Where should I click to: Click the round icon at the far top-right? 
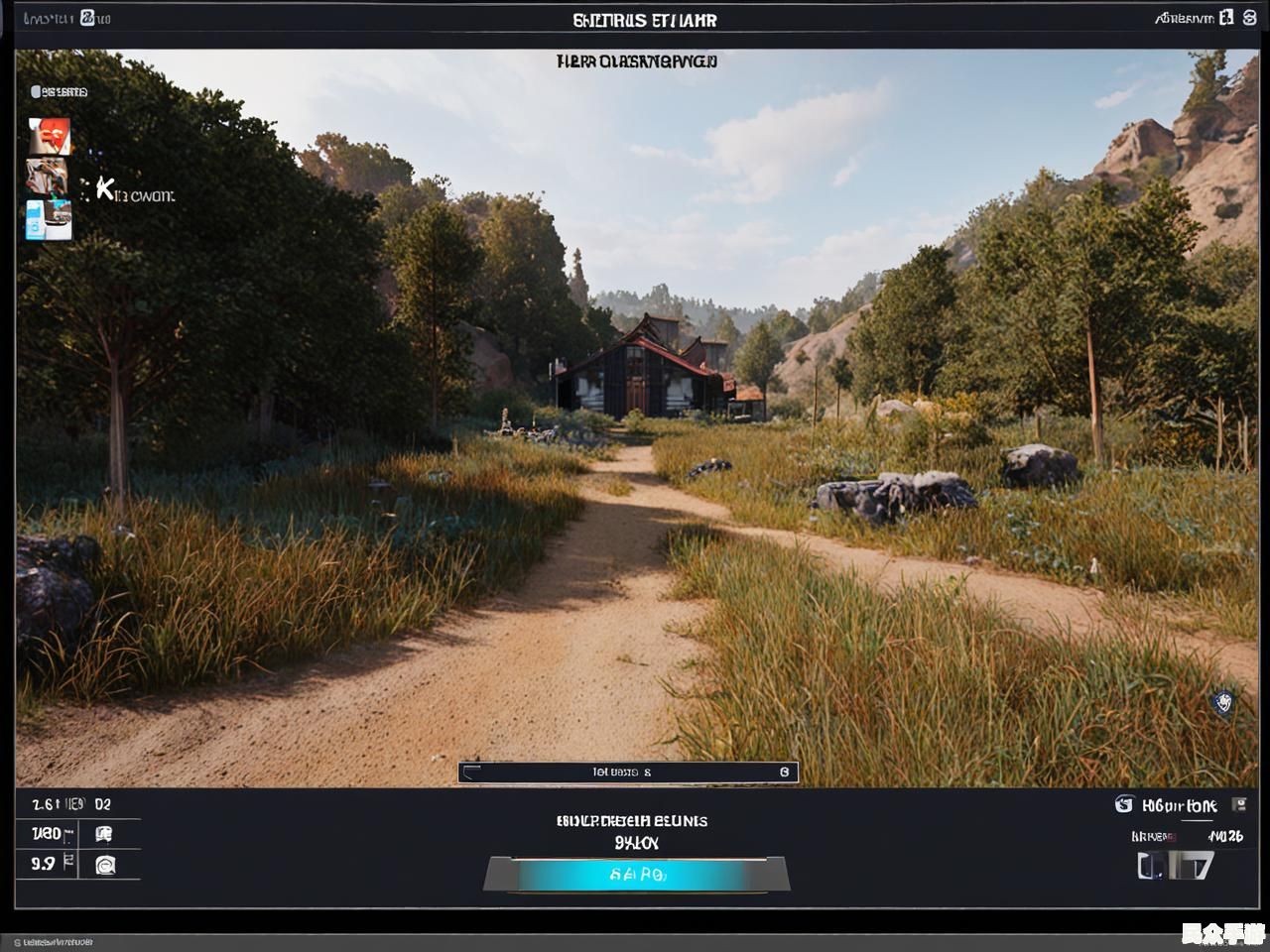tap(1250, 17)
